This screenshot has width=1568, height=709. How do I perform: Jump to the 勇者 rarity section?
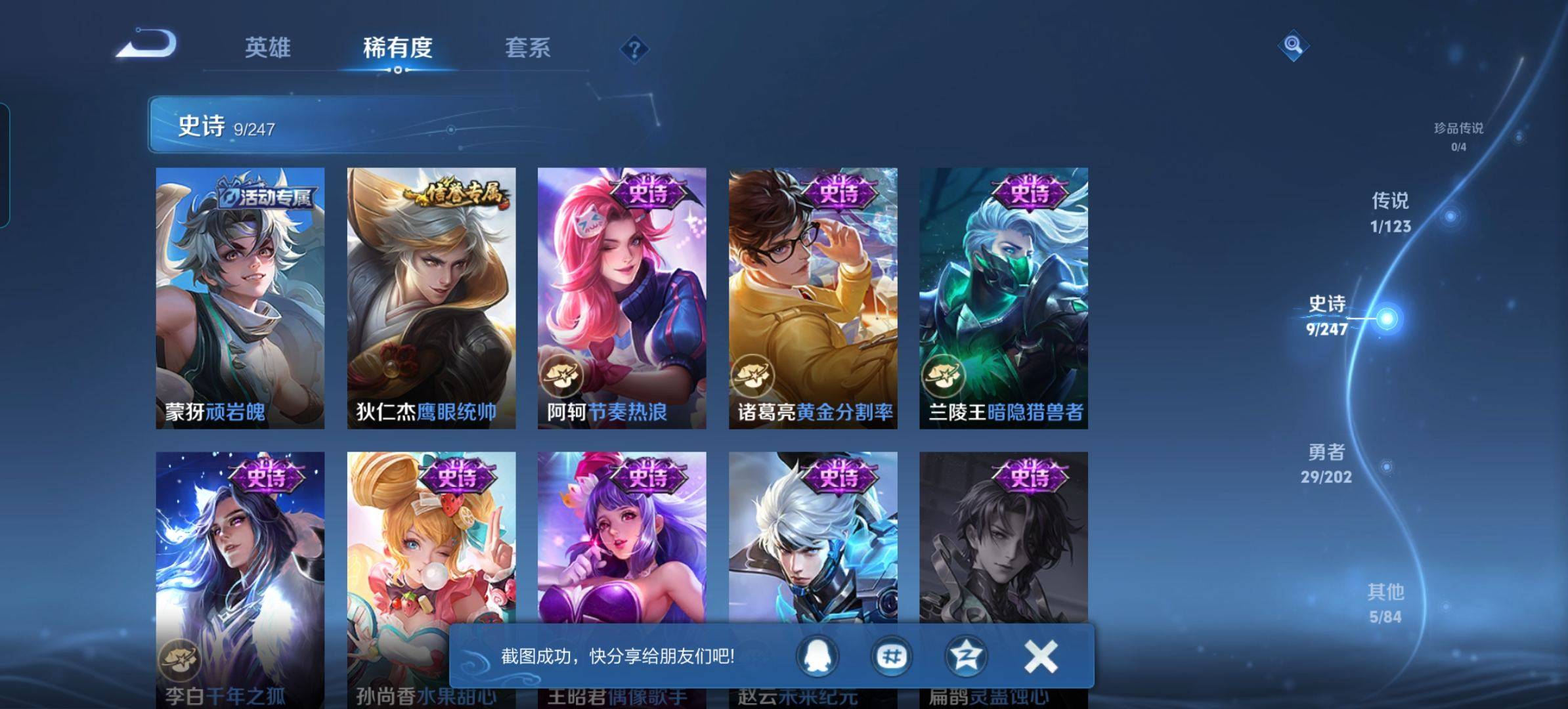(1326, 463)
